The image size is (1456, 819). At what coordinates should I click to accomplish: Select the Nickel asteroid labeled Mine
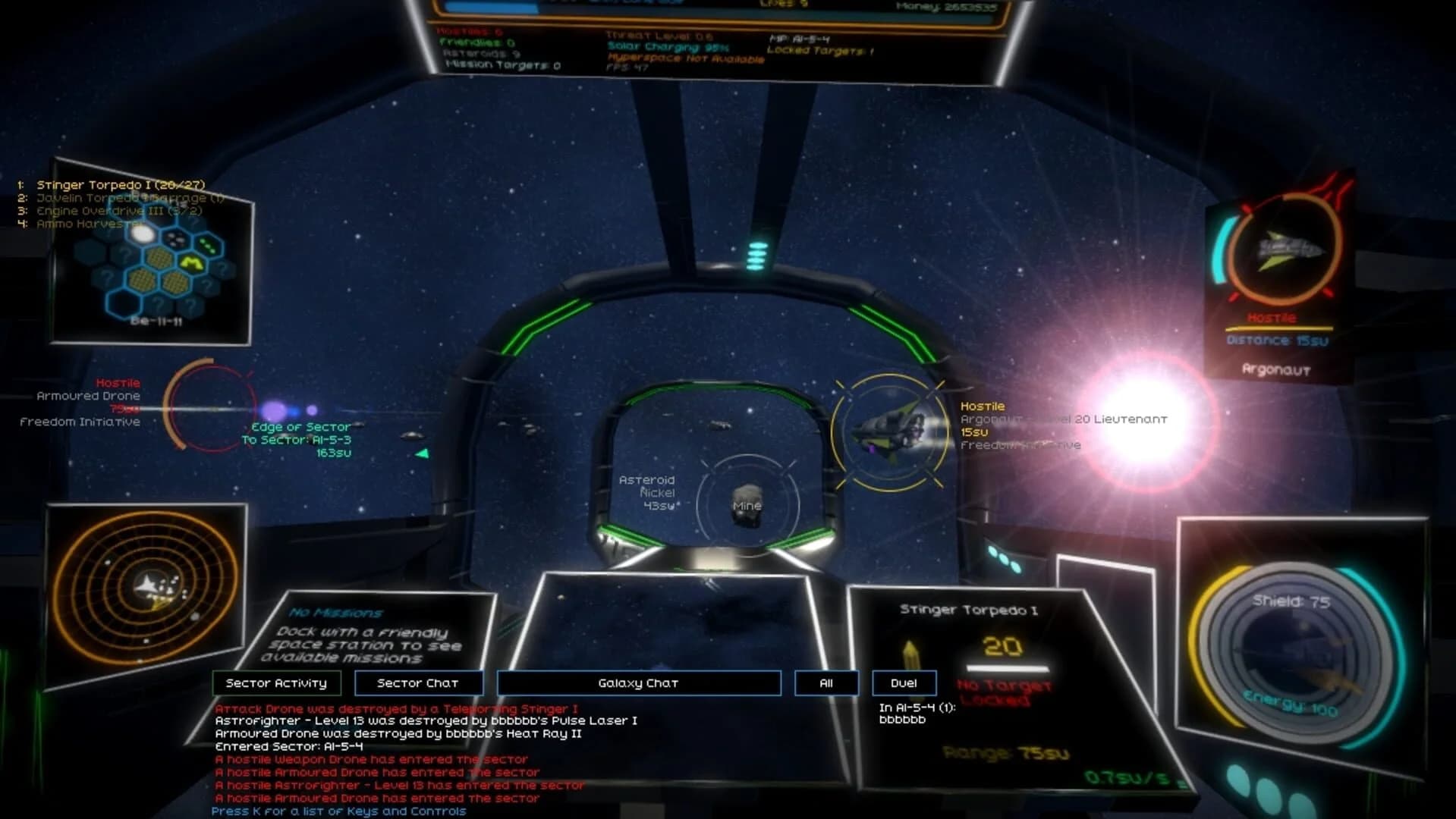pos(745,505)
